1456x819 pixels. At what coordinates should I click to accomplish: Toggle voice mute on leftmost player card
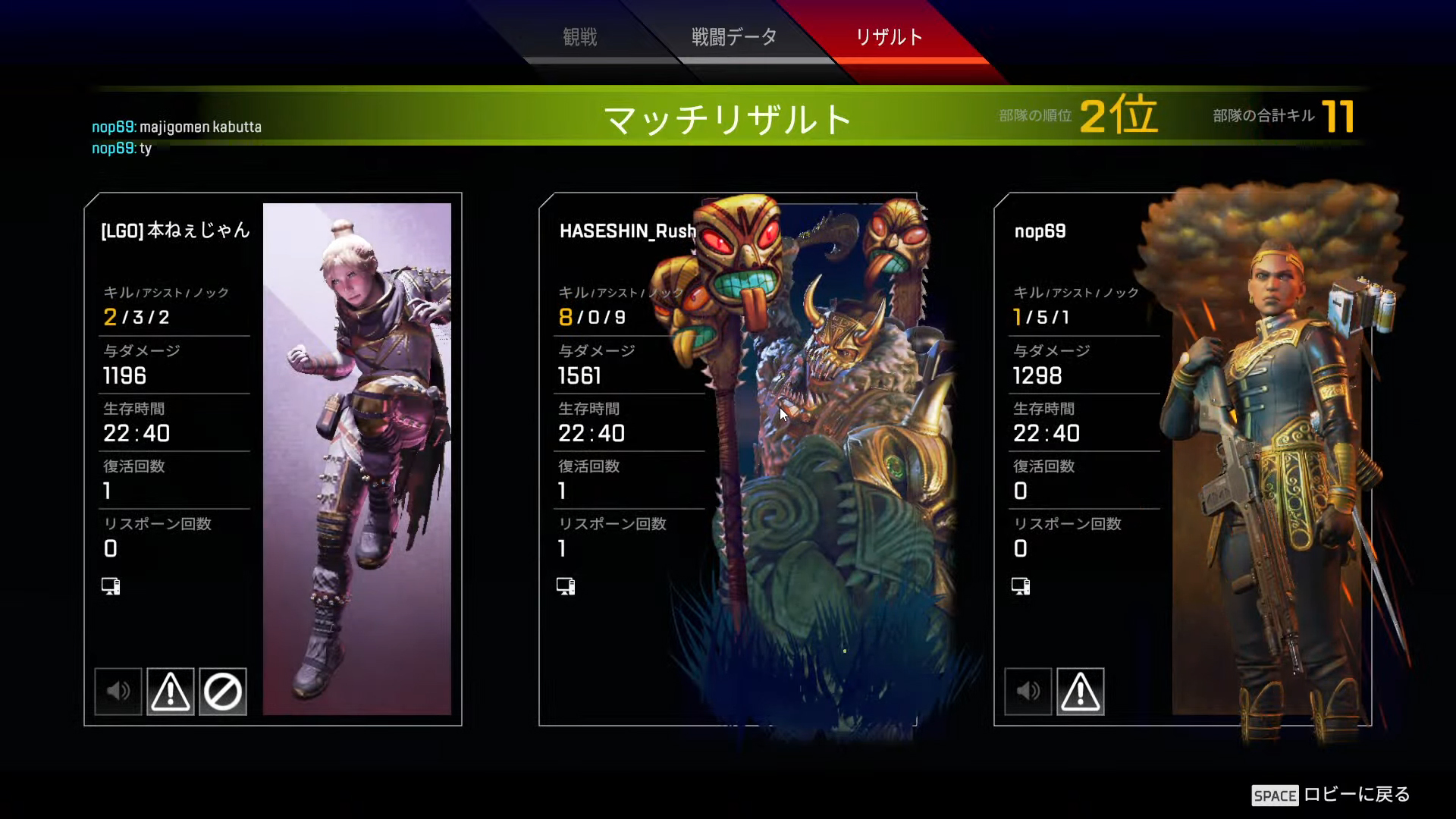point(118,691)
